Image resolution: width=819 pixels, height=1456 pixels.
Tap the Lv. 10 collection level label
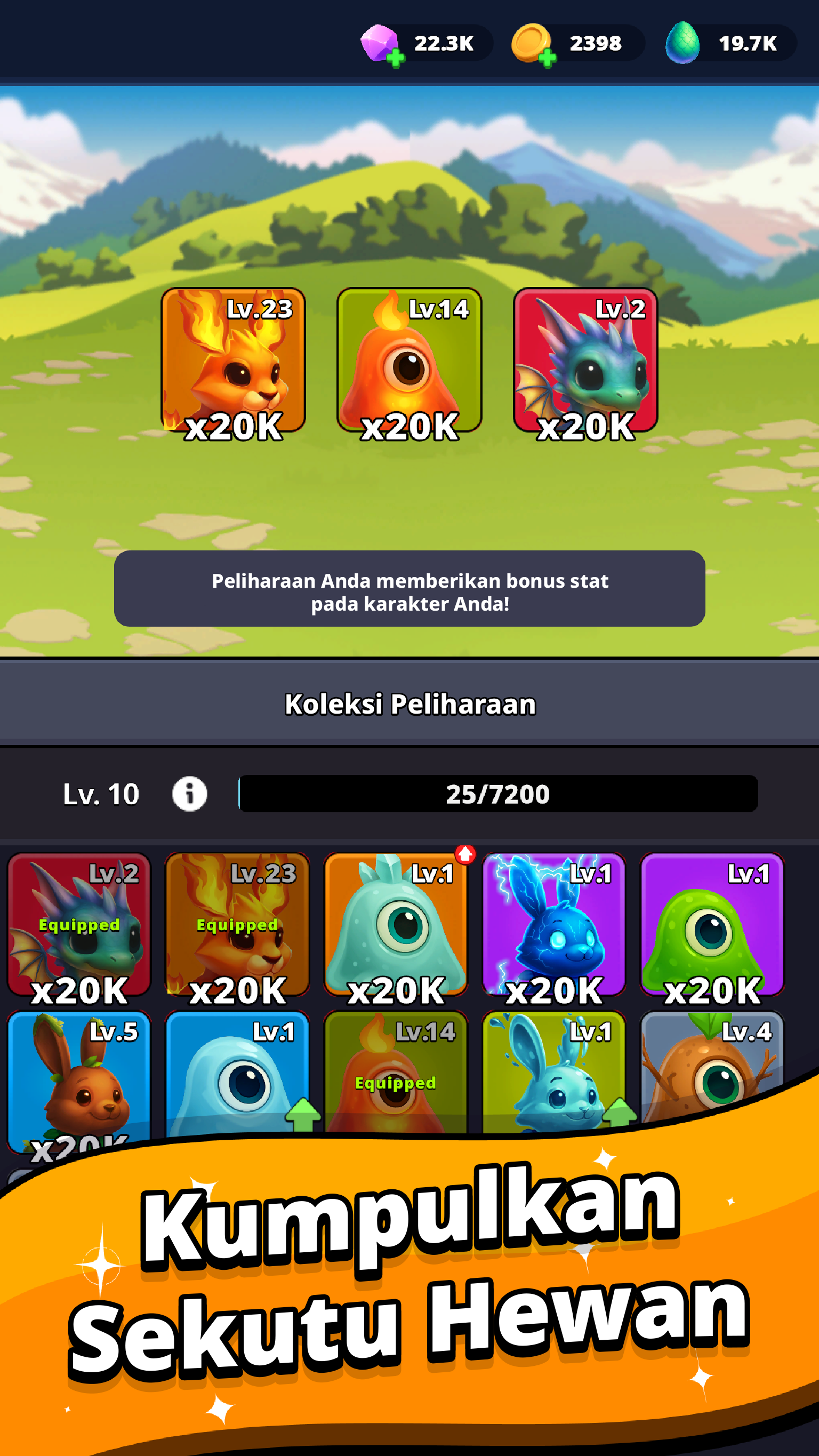(100, 795)
